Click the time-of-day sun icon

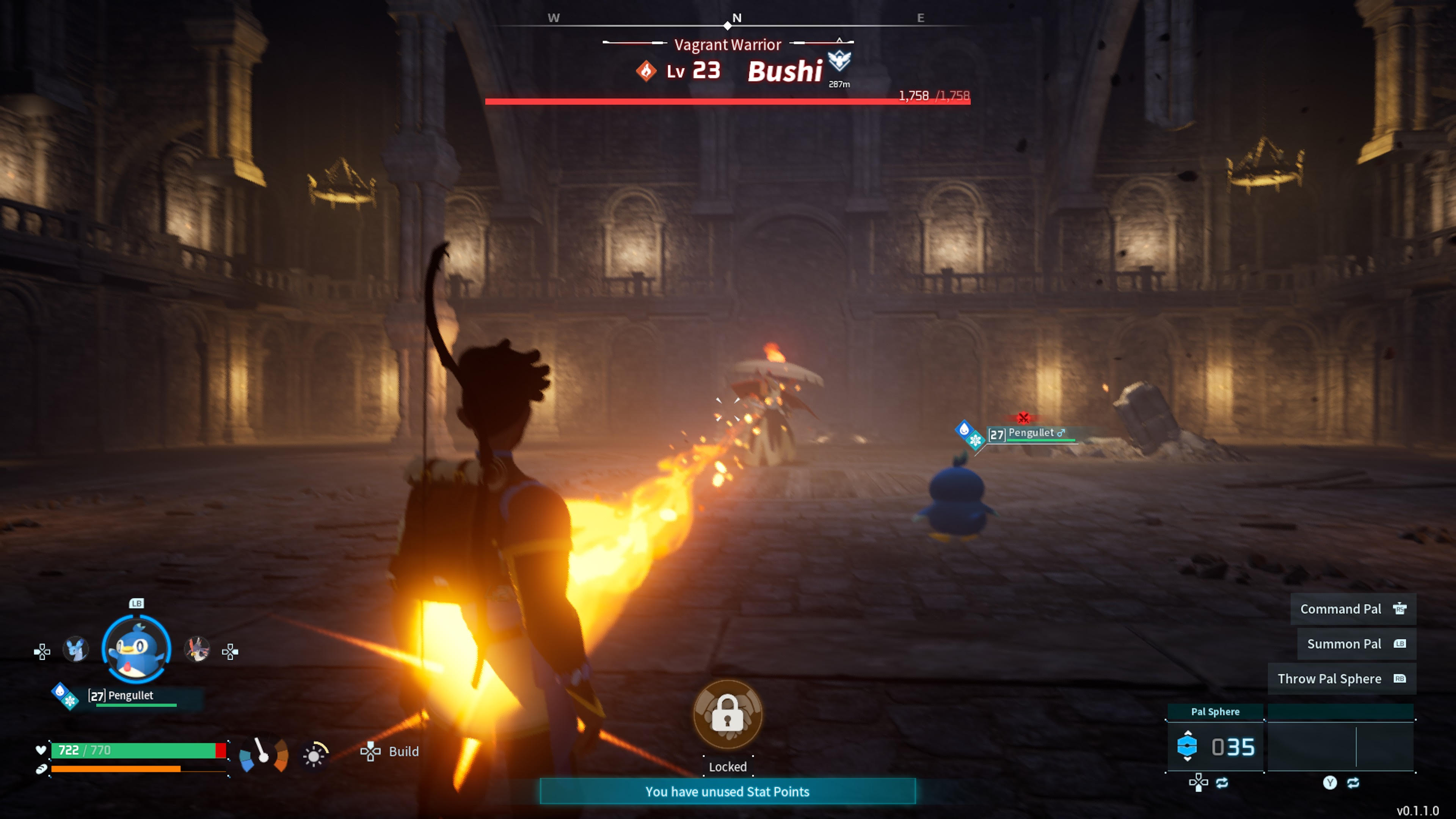click(x=315, y=755)
